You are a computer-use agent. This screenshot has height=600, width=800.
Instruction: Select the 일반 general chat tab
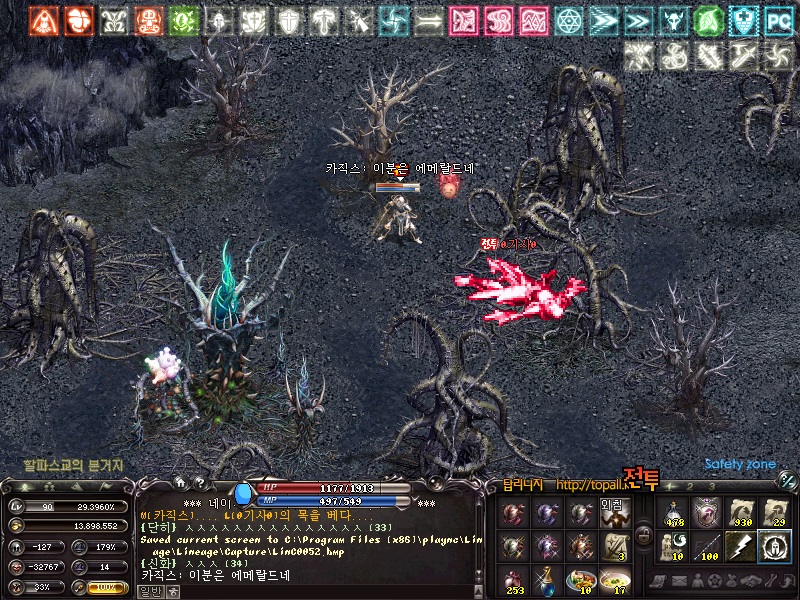click(x=148, y=591)
